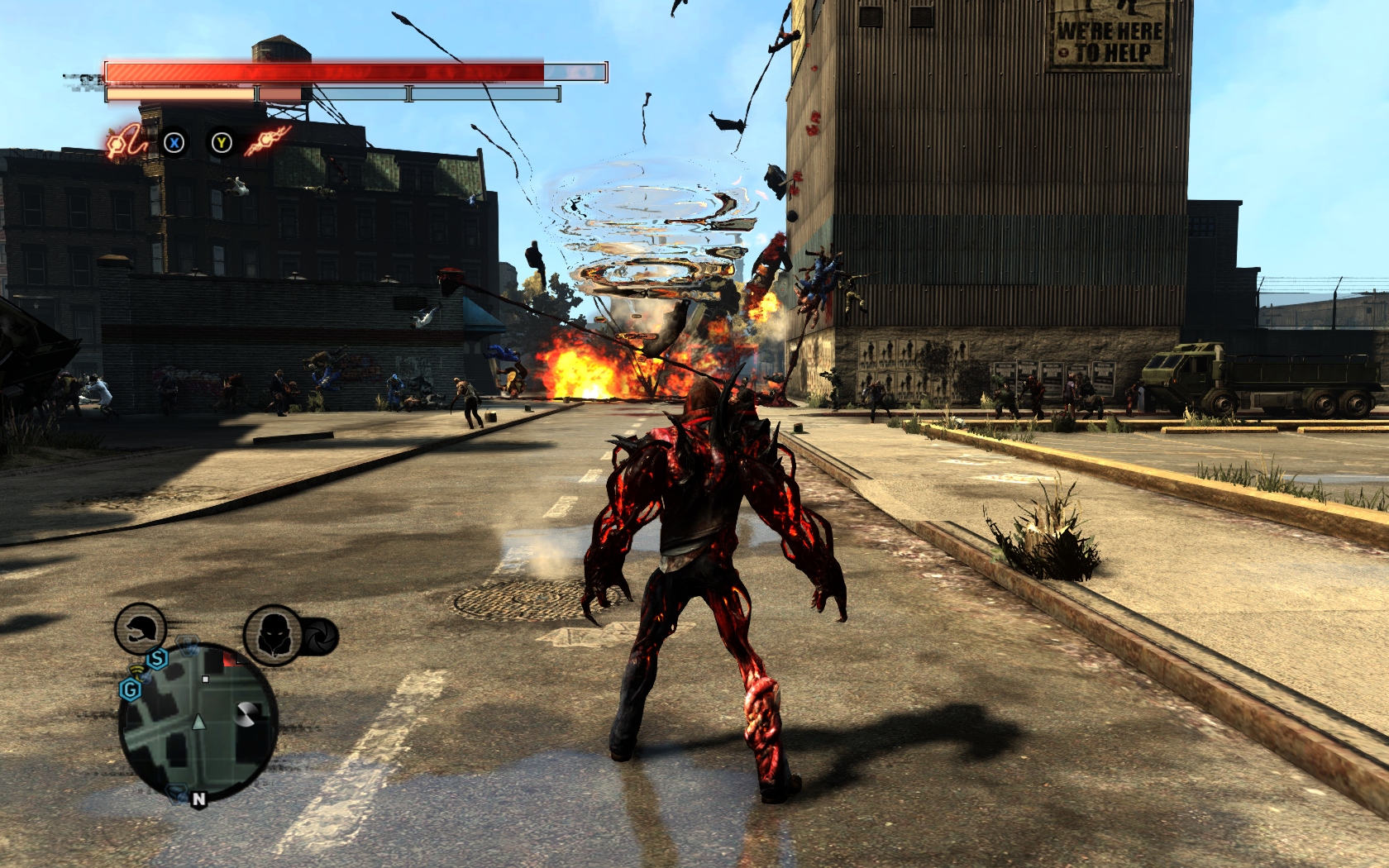Click the blue S hexagon marker on the minimap
The height and width of the screenshot is (868, 1389).
(x=157, y=659)
